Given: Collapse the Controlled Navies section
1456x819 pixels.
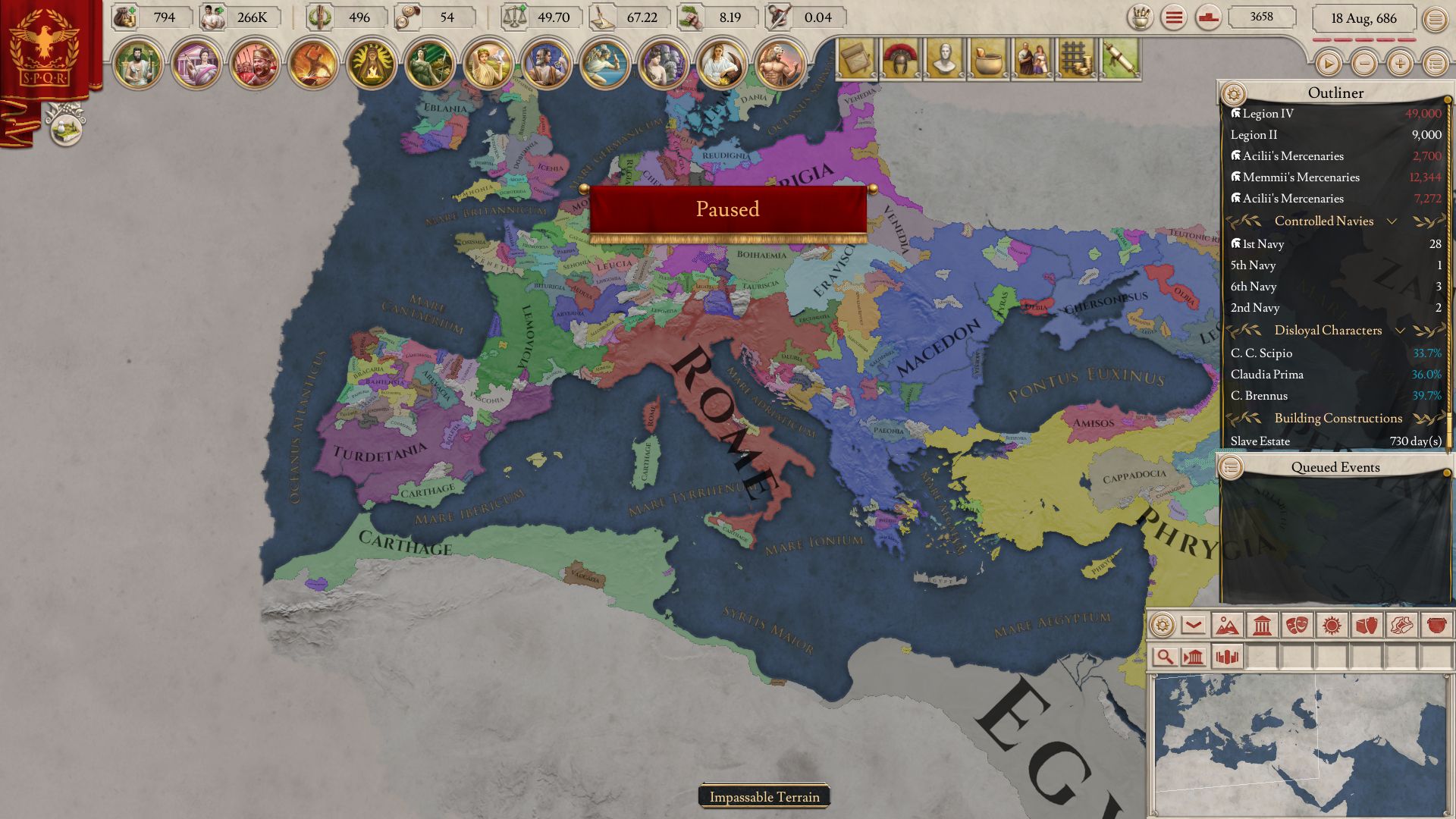Looking at the screenshot, I should coord(1392,221).
